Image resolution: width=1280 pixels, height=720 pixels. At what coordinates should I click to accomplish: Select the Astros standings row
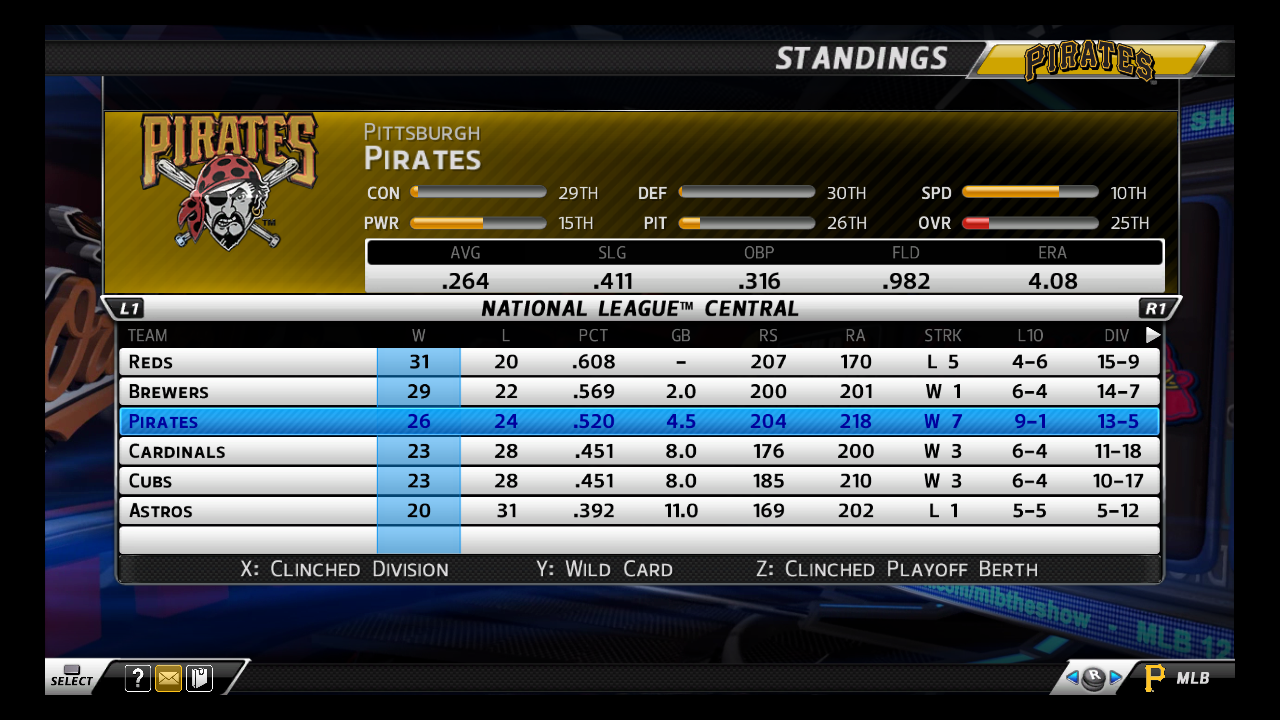pyautogui.click(x=639, y=511)
